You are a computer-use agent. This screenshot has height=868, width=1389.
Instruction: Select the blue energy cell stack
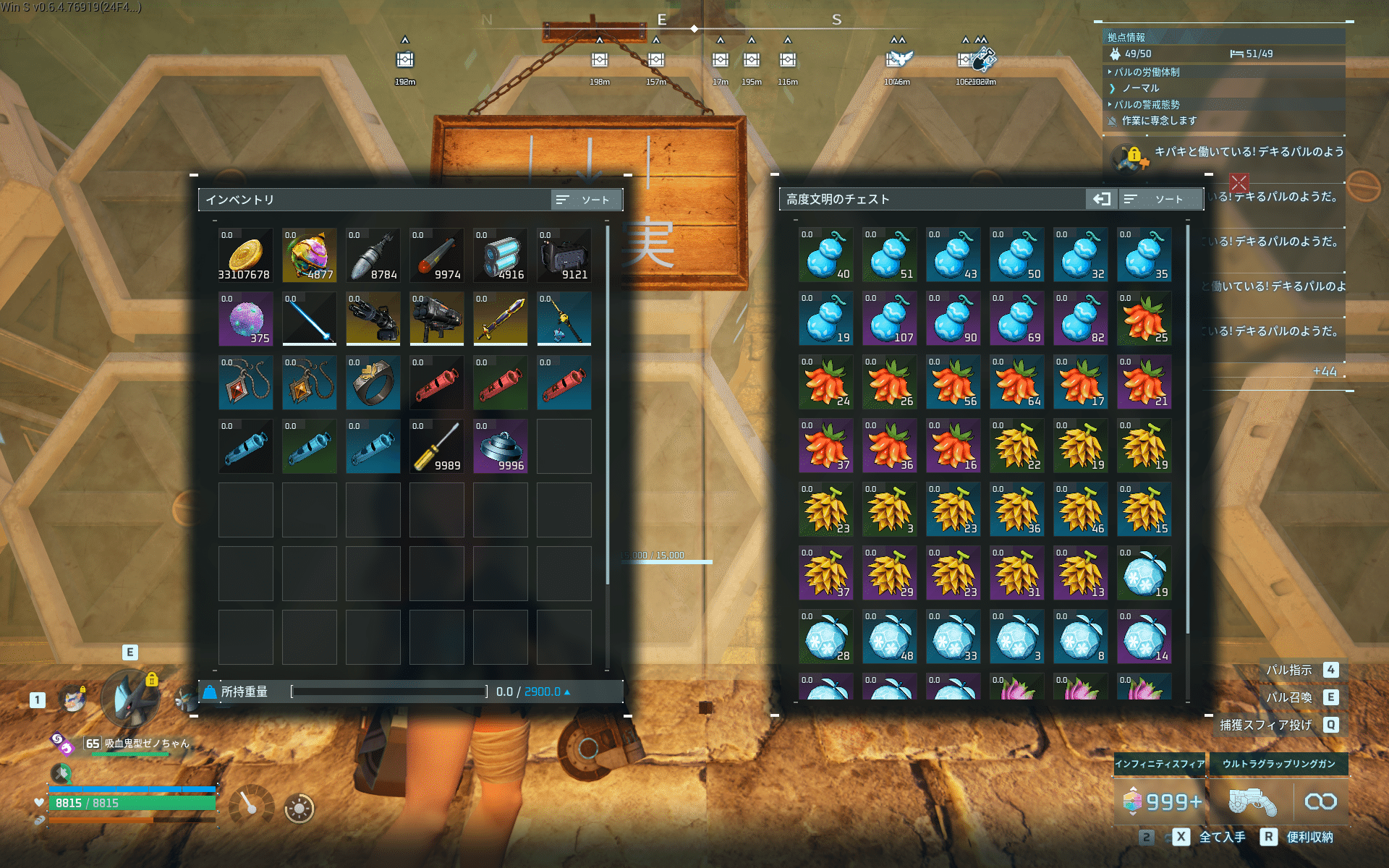500,255
